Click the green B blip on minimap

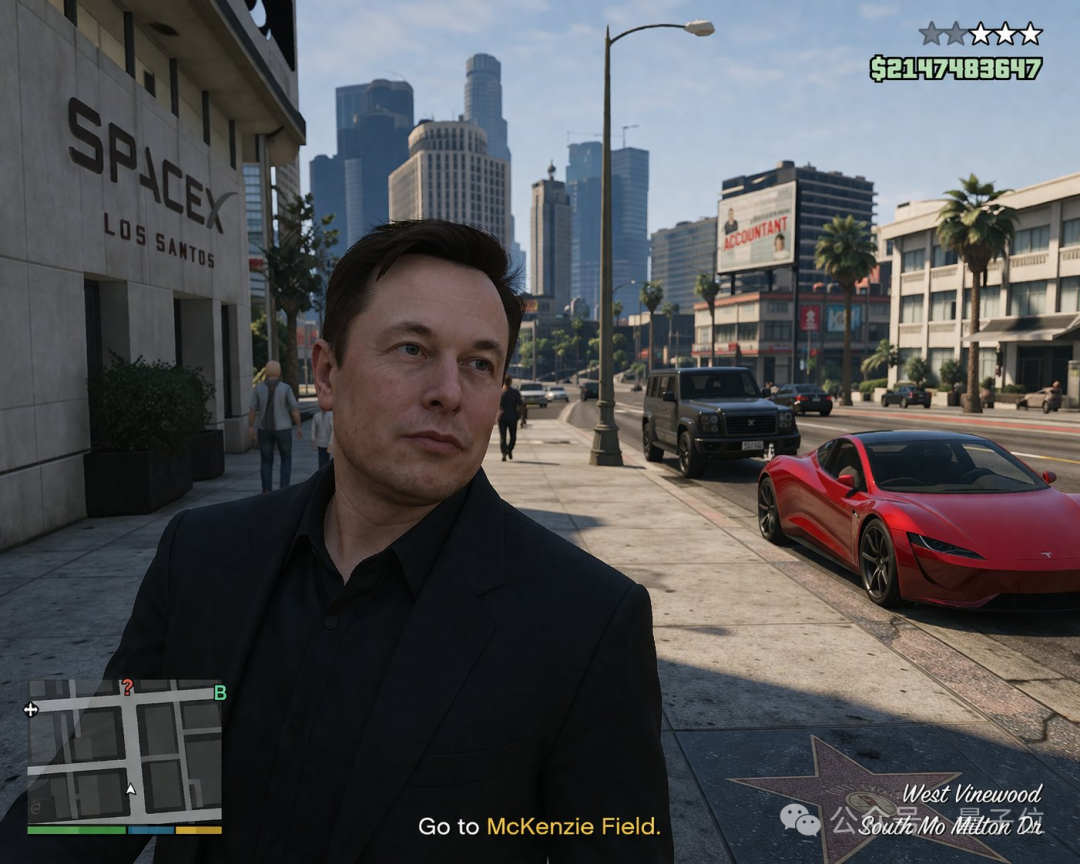pos(220,692)
